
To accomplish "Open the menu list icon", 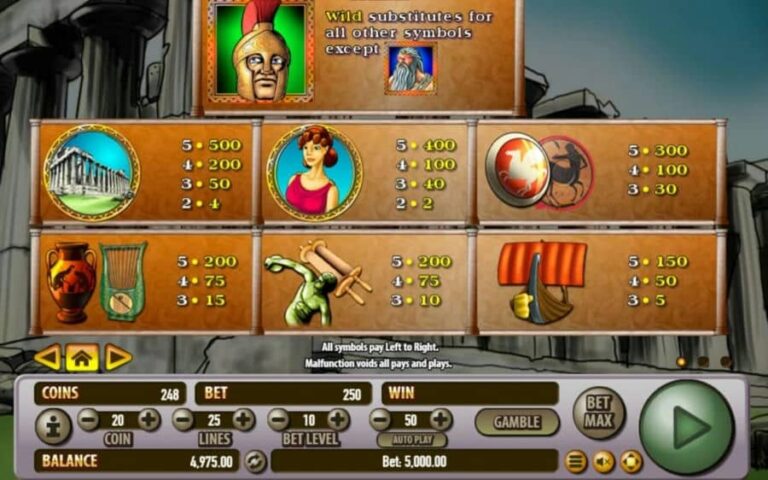I will (x=576, y=462).
